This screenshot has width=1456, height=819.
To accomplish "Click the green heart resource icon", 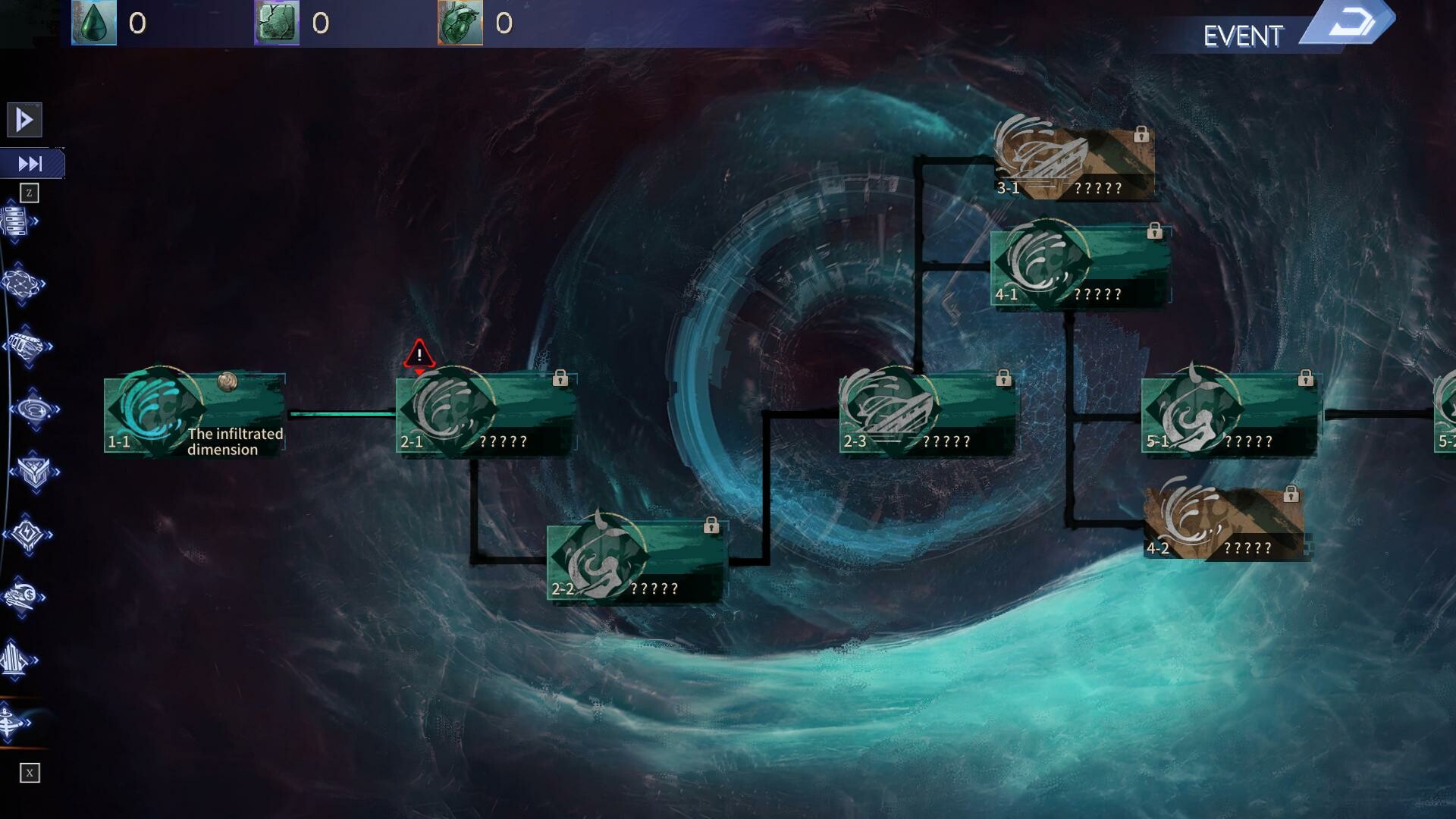I will coord(459,23).
